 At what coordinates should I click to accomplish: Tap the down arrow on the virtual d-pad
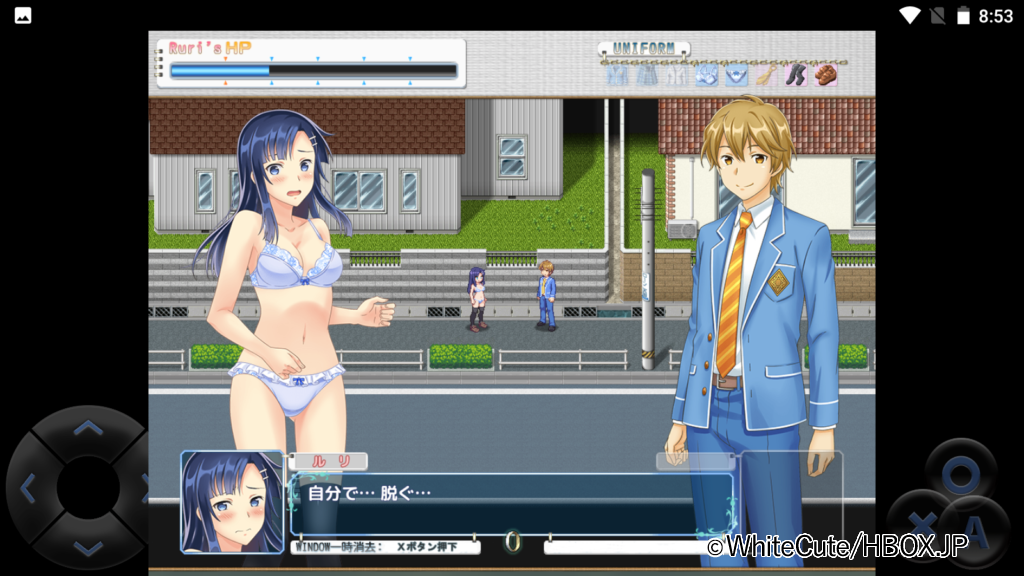coord(88,546)
